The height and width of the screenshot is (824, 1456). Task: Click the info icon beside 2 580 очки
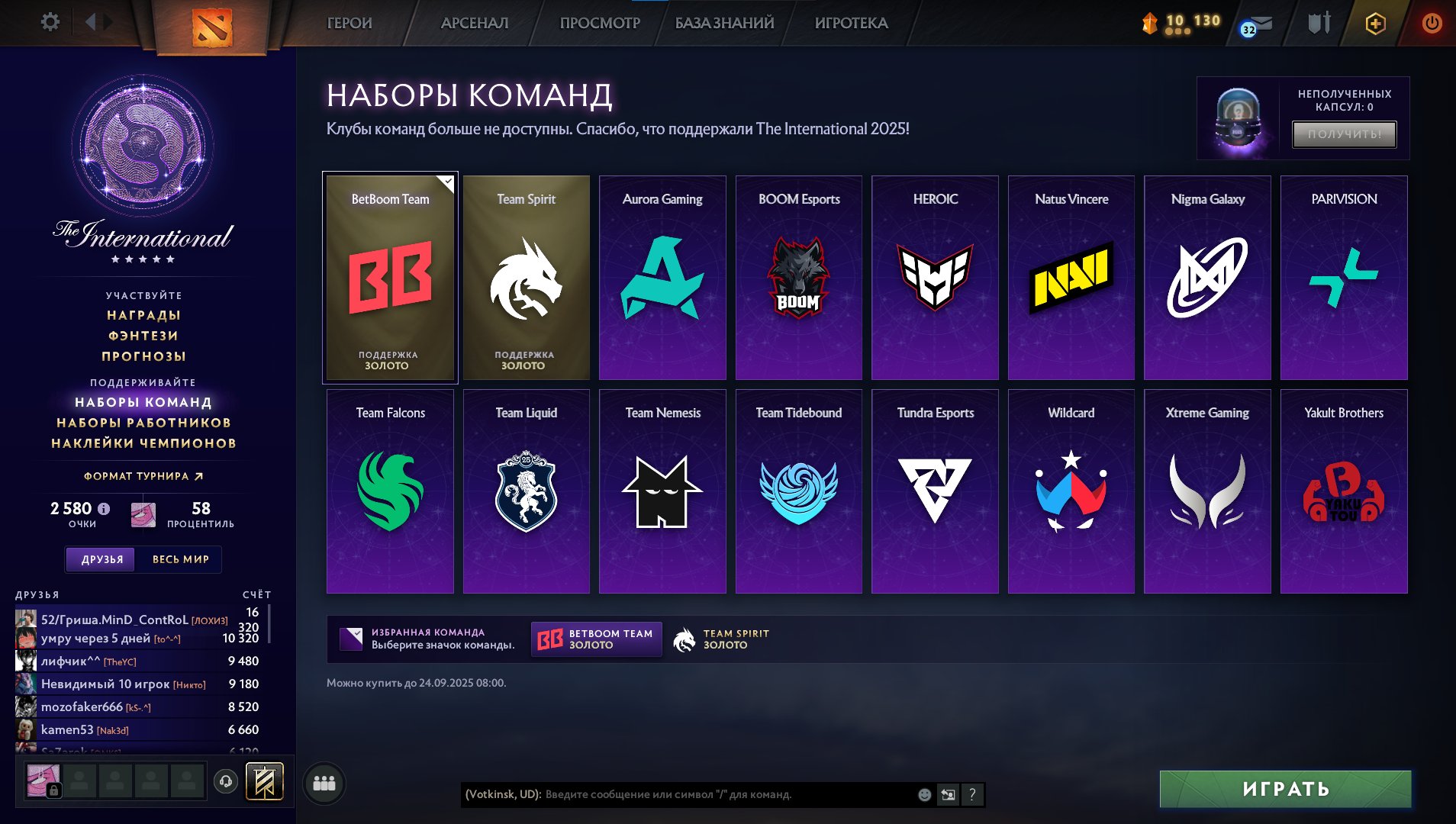click(104, 509)
